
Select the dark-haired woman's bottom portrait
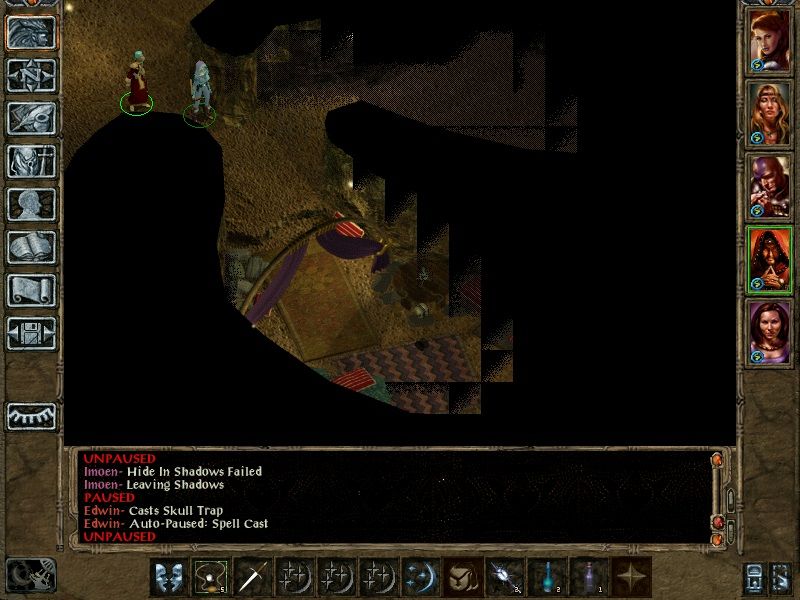click(x=770, y=330)
